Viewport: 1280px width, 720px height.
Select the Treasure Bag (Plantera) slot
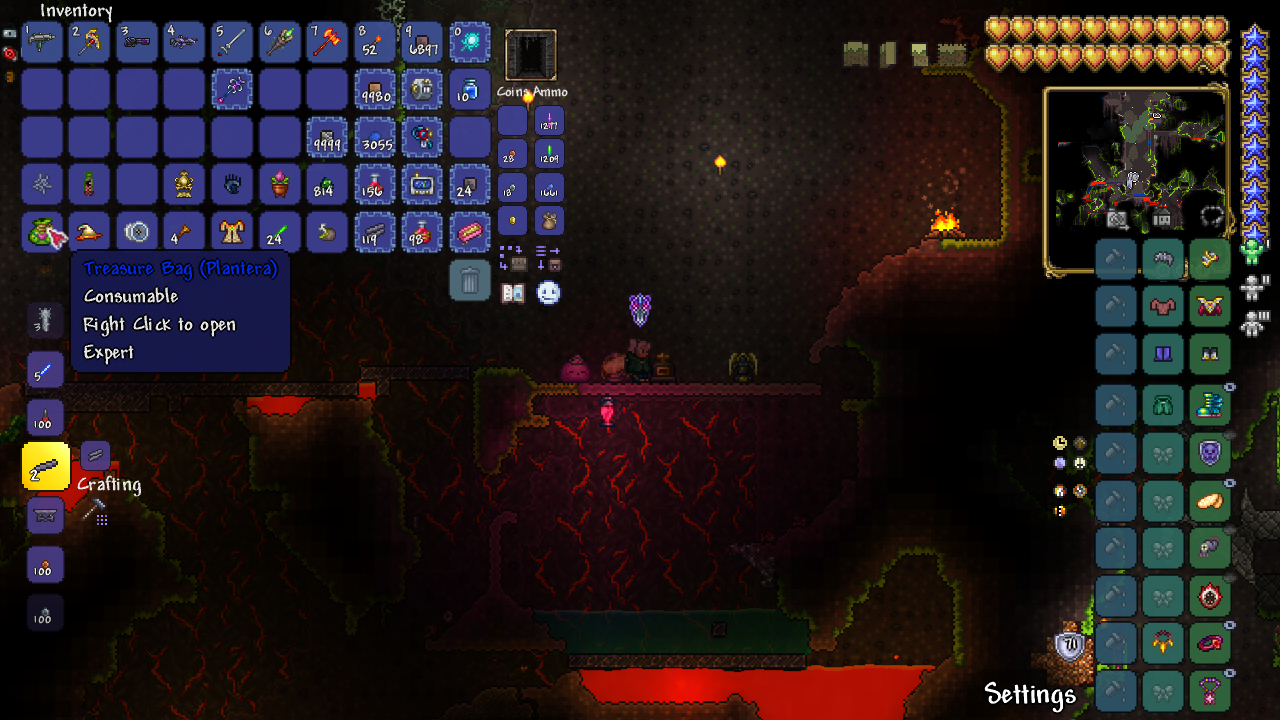[x=42, y=232]
